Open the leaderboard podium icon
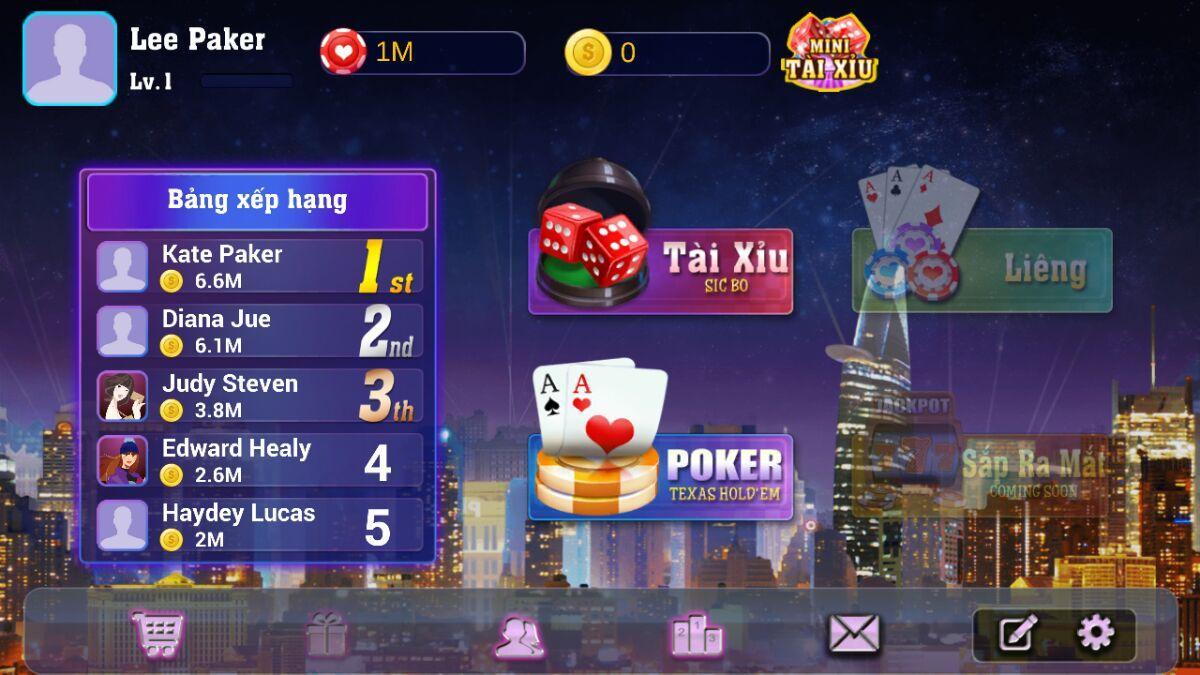The height and width of the screenshot is (675, 1200). coord(696,635)
